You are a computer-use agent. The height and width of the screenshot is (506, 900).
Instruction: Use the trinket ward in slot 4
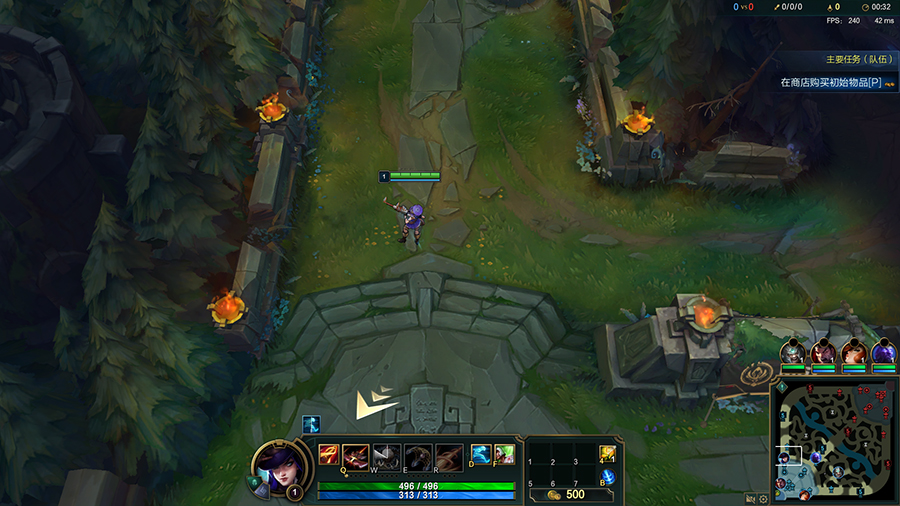click(607, 454)
